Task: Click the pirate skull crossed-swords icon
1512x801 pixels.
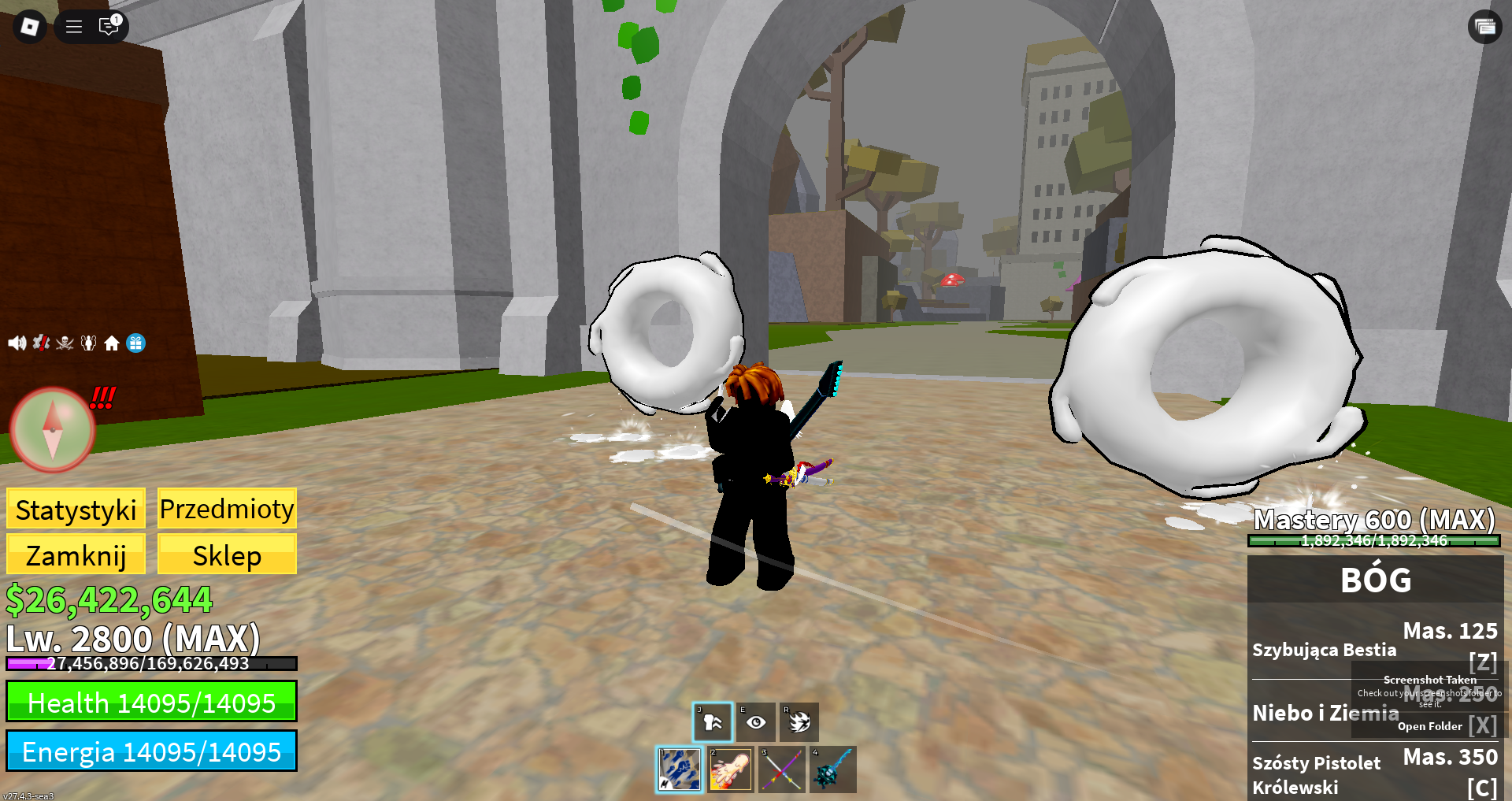Action: 65,343
